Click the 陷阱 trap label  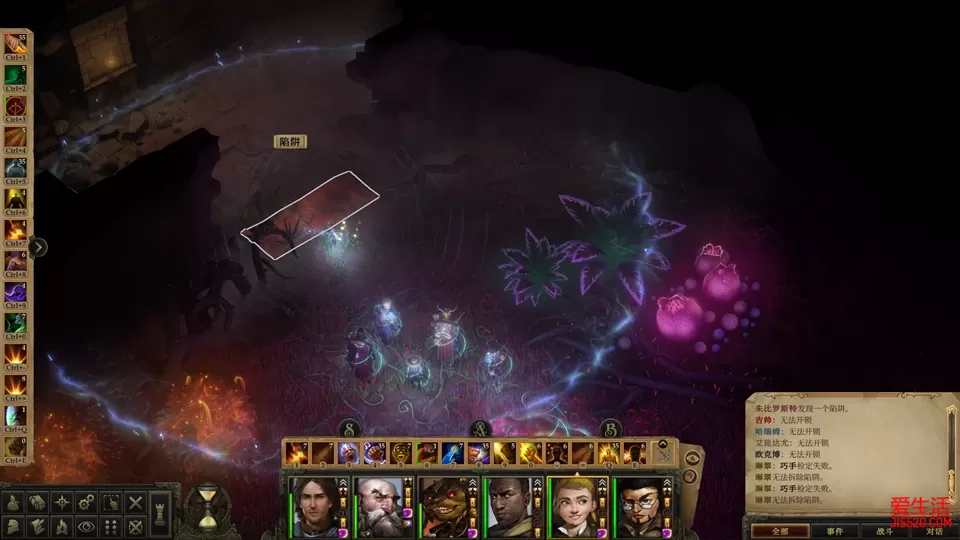click(x=290, y=142)
